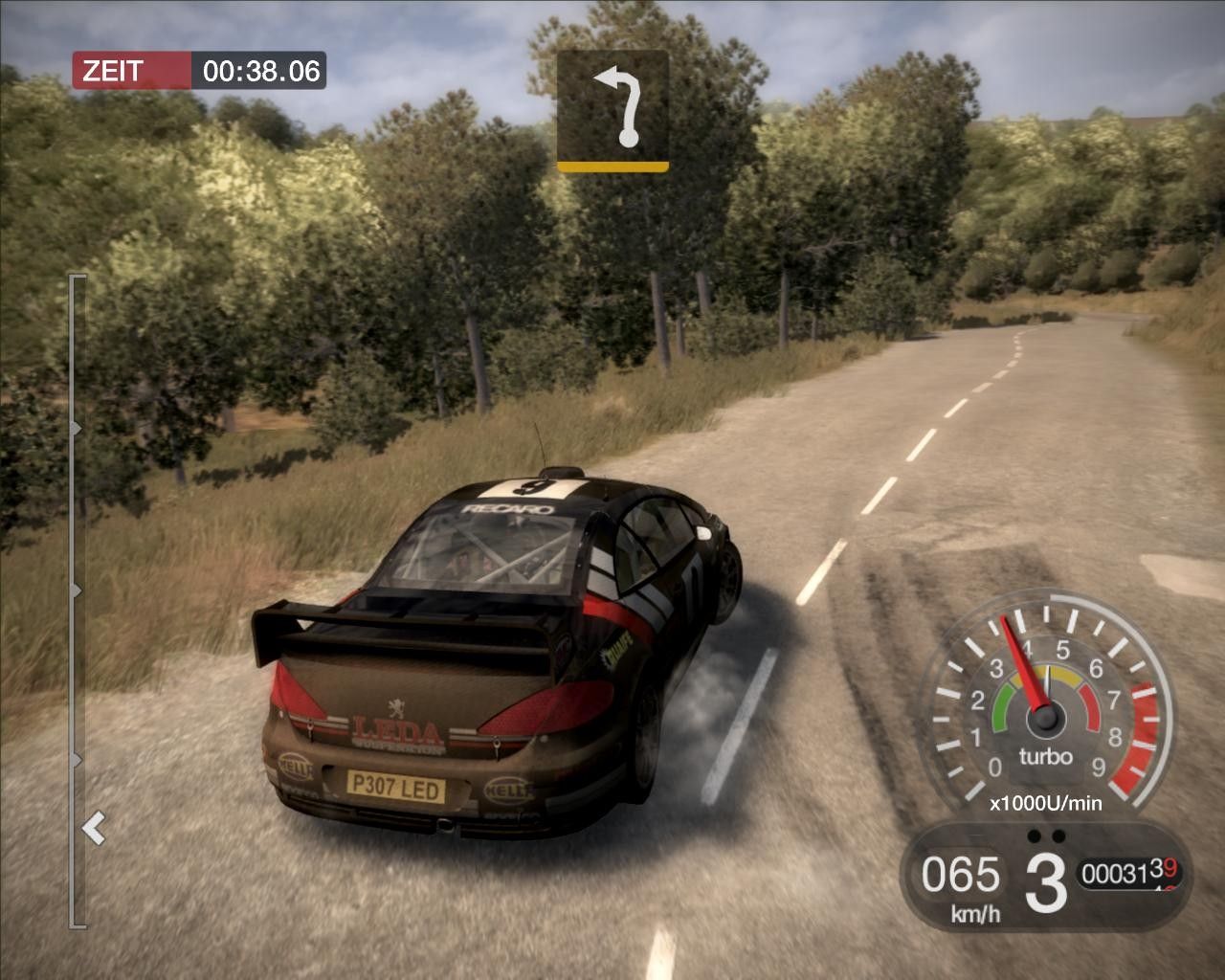
Task: Select the white arrow position marker on progress bar
Action: (x=94, y=828)
